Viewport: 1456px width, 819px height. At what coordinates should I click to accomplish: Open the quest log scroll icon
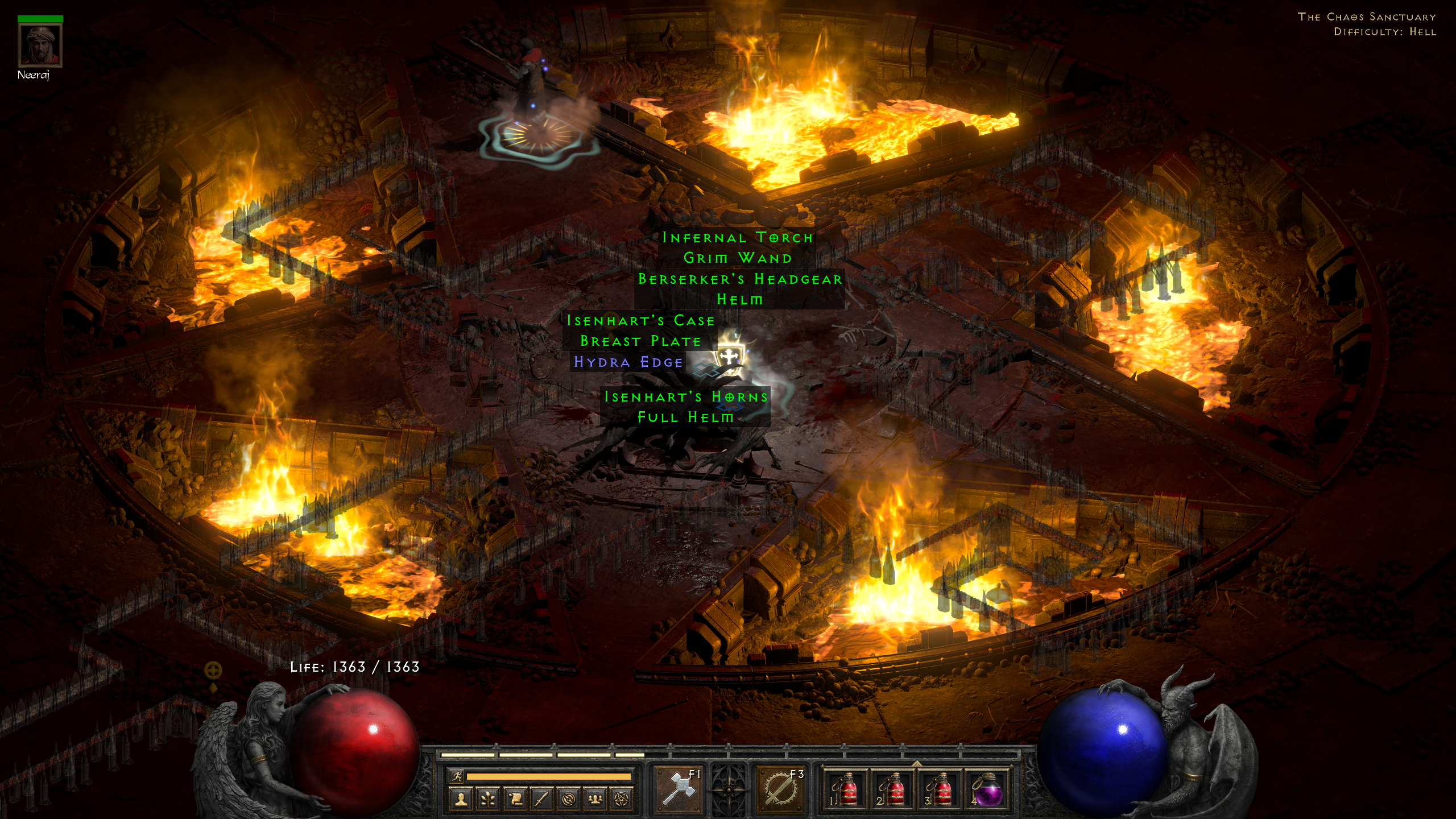(x=515, y=799)
